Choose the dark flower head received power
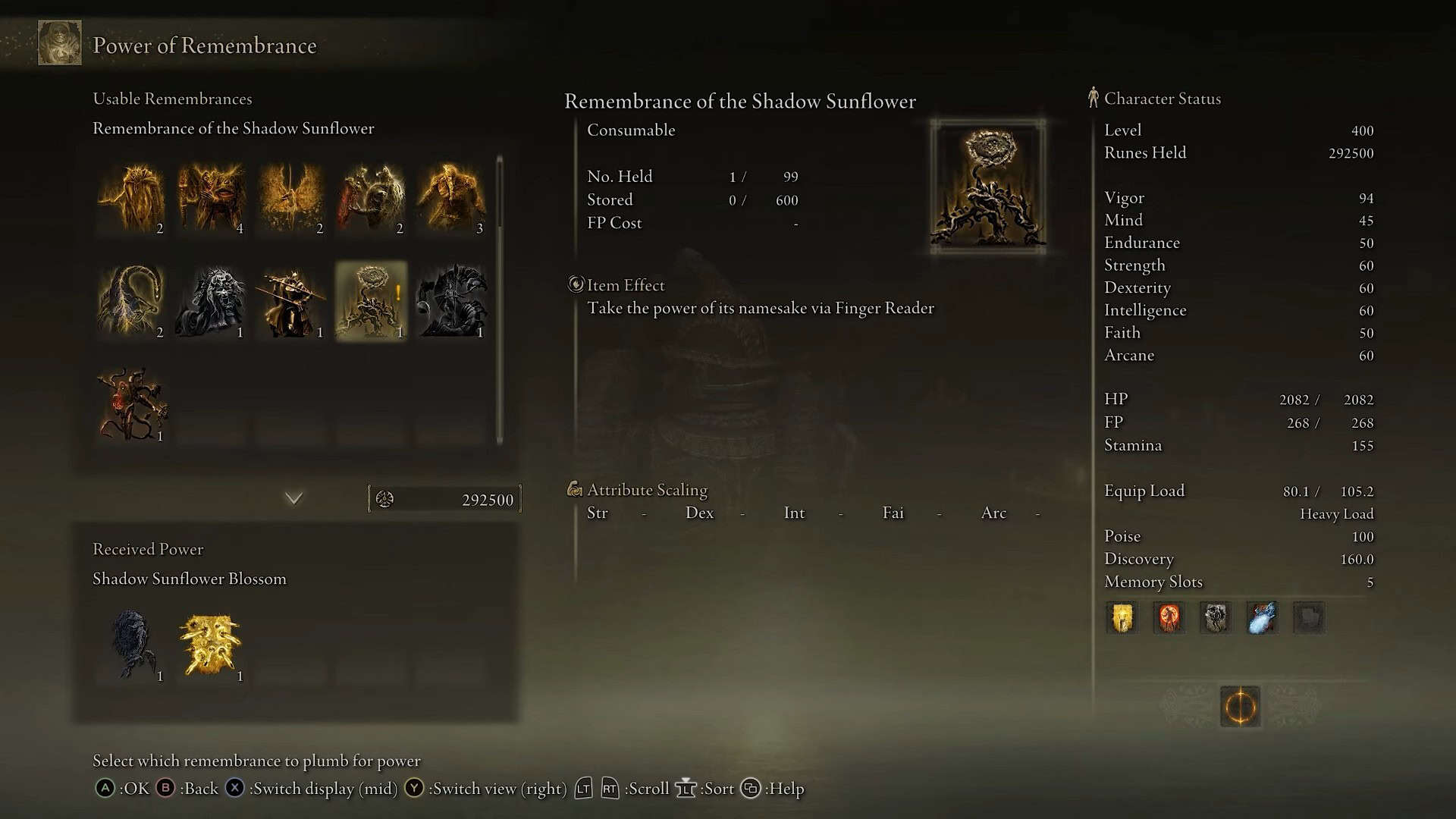The width and height of the screenshot is (1456, 819). pos(131,645)
